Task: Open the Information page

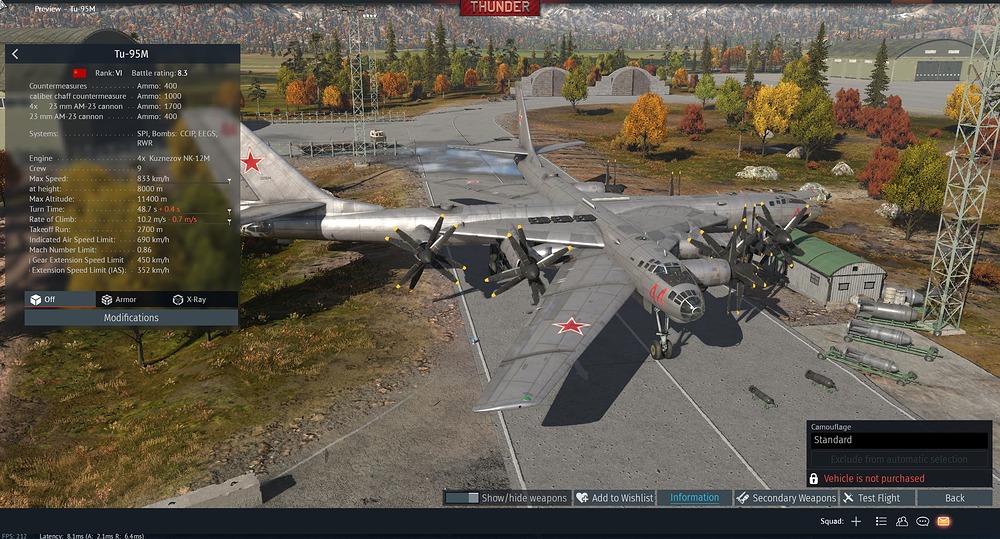Action: tap(694, 498)
